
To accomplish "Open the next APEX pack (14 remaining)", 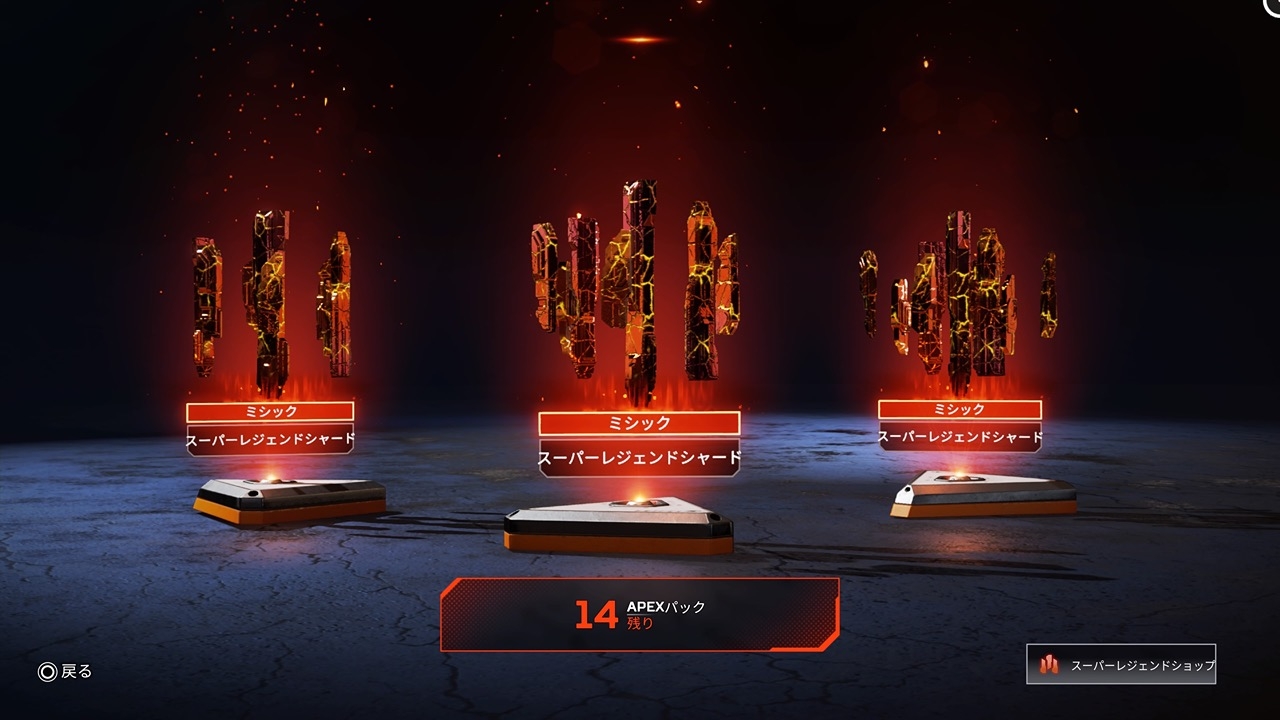I will tap(639, 614).
